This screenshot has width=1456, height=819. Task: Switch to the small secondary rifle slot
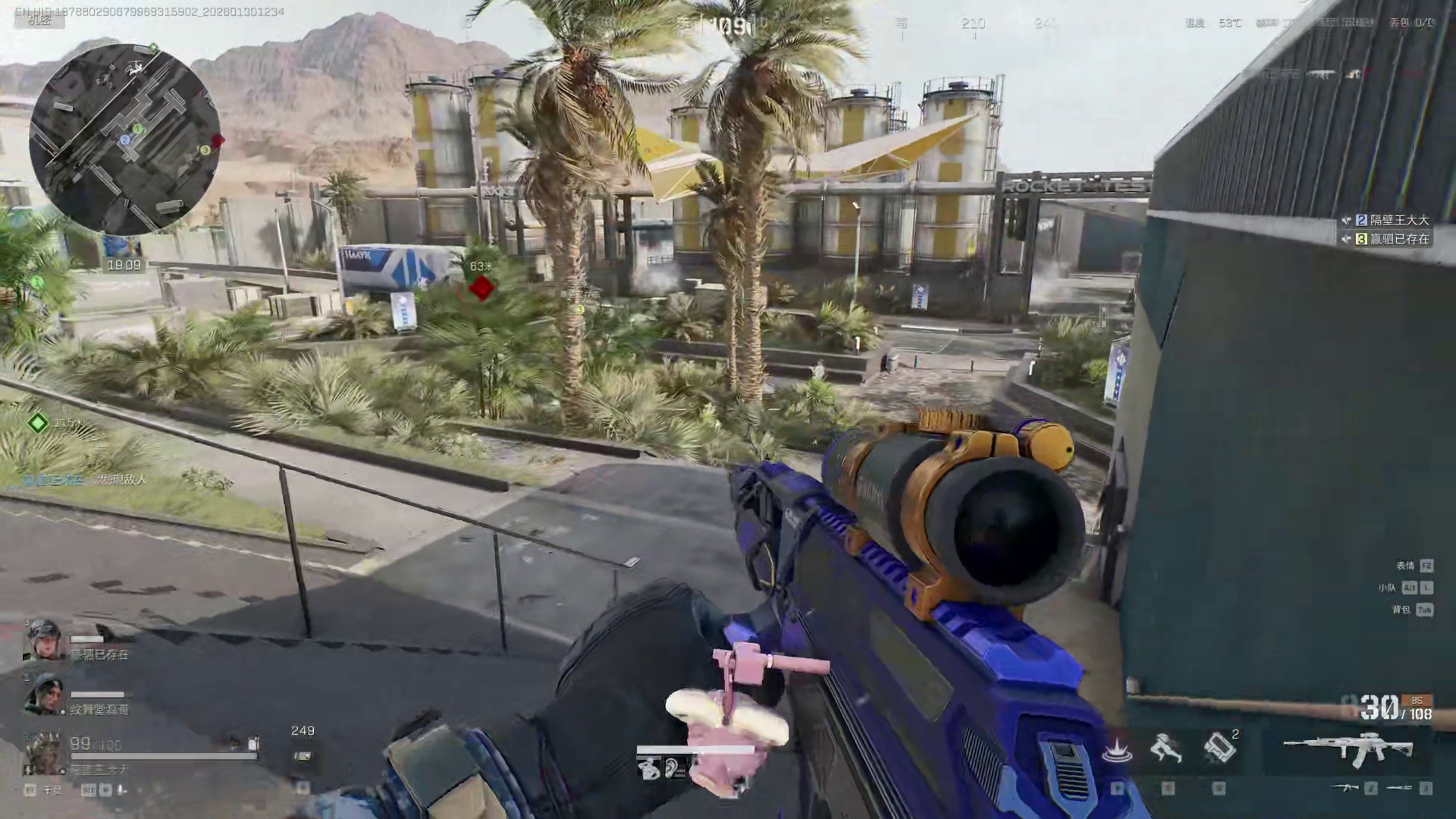(1347, 789)
